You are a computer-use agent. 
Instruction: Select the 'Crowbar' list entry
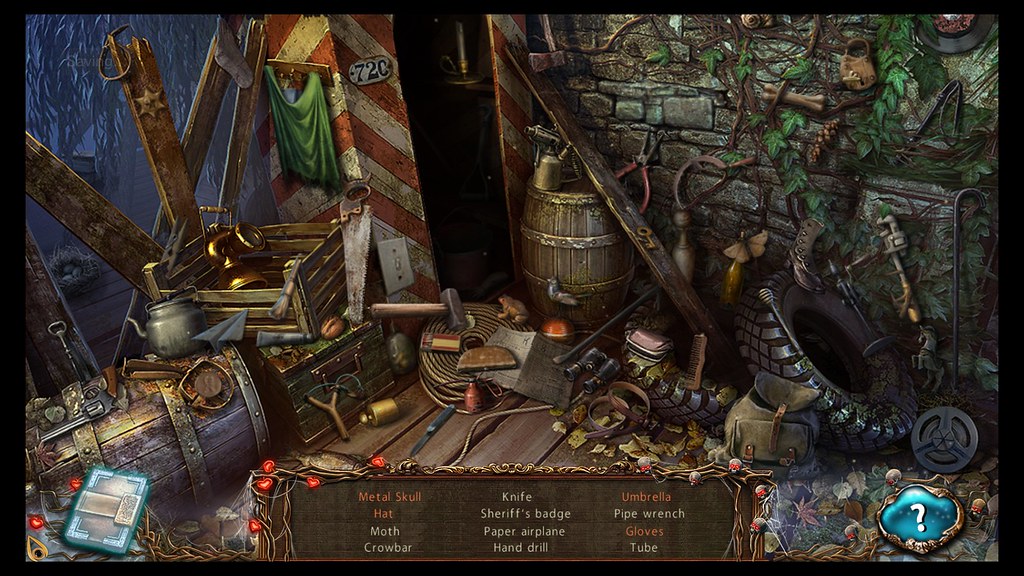tap(388, 548)
